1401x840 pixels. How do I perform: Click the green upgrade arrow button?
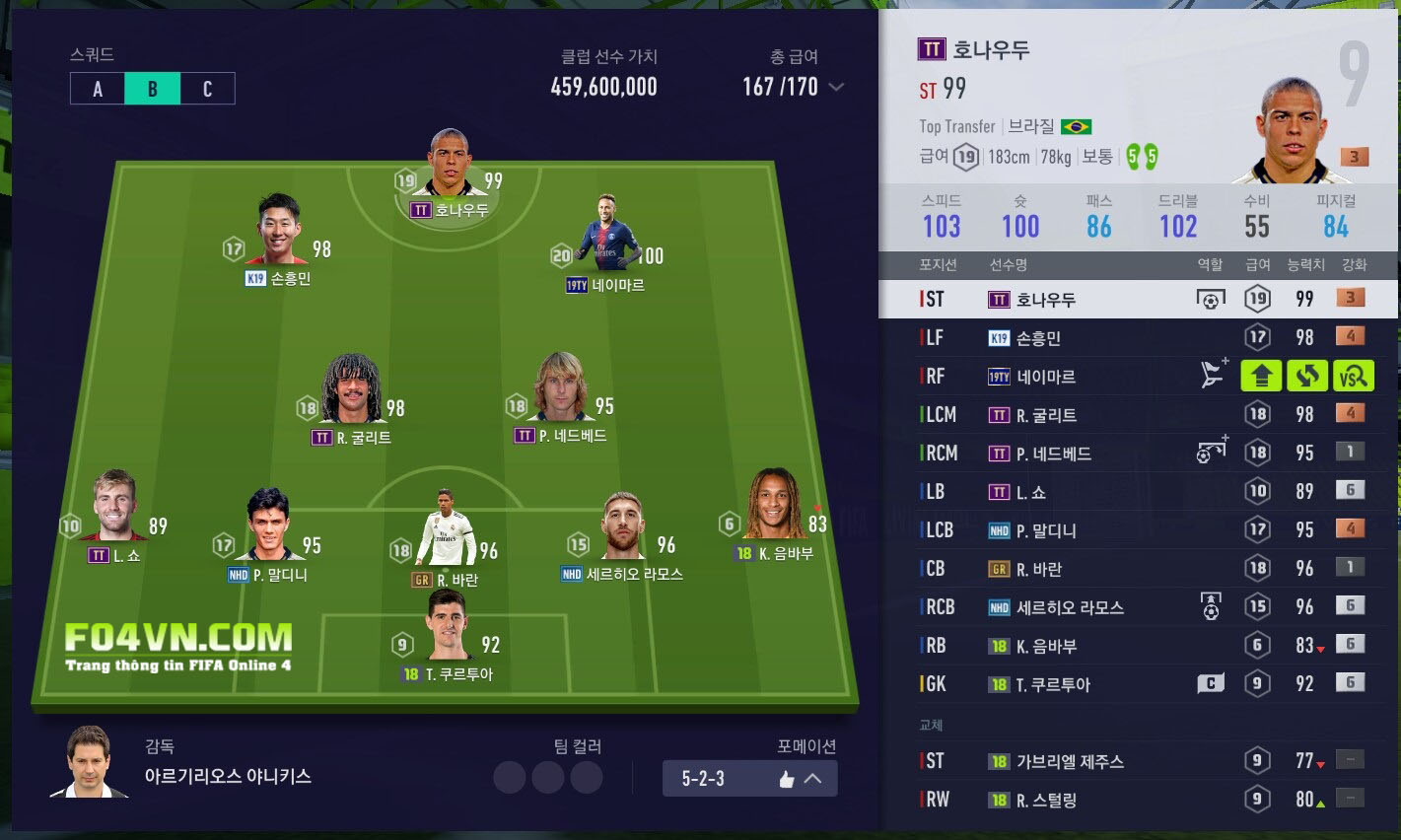1261,376
